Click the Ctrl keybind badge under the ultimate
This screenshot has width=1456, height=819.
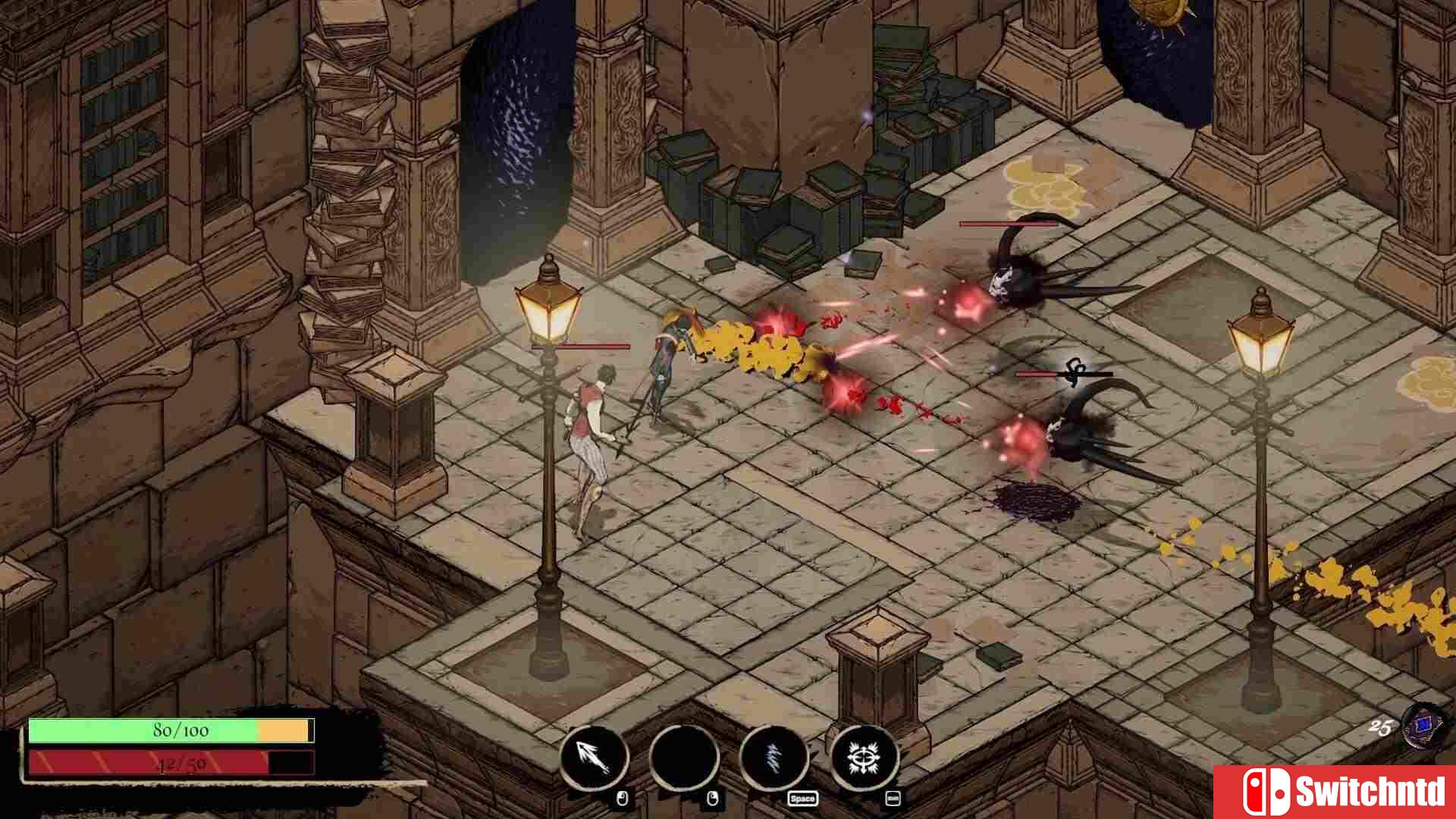(893, 799)
